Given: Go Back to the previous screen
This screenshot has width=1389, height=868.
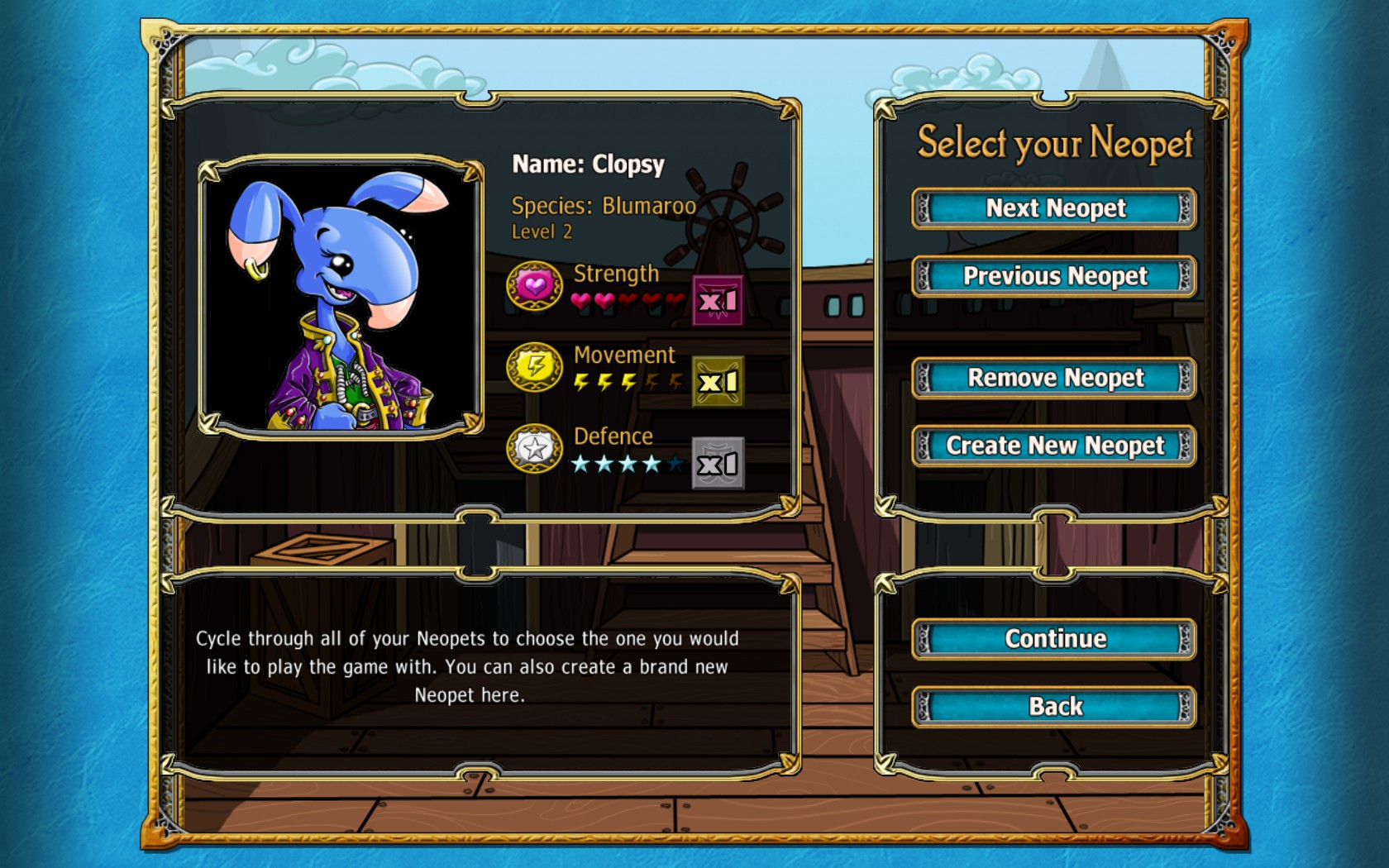Looking at the screenshot, I should pos(1052,705).
